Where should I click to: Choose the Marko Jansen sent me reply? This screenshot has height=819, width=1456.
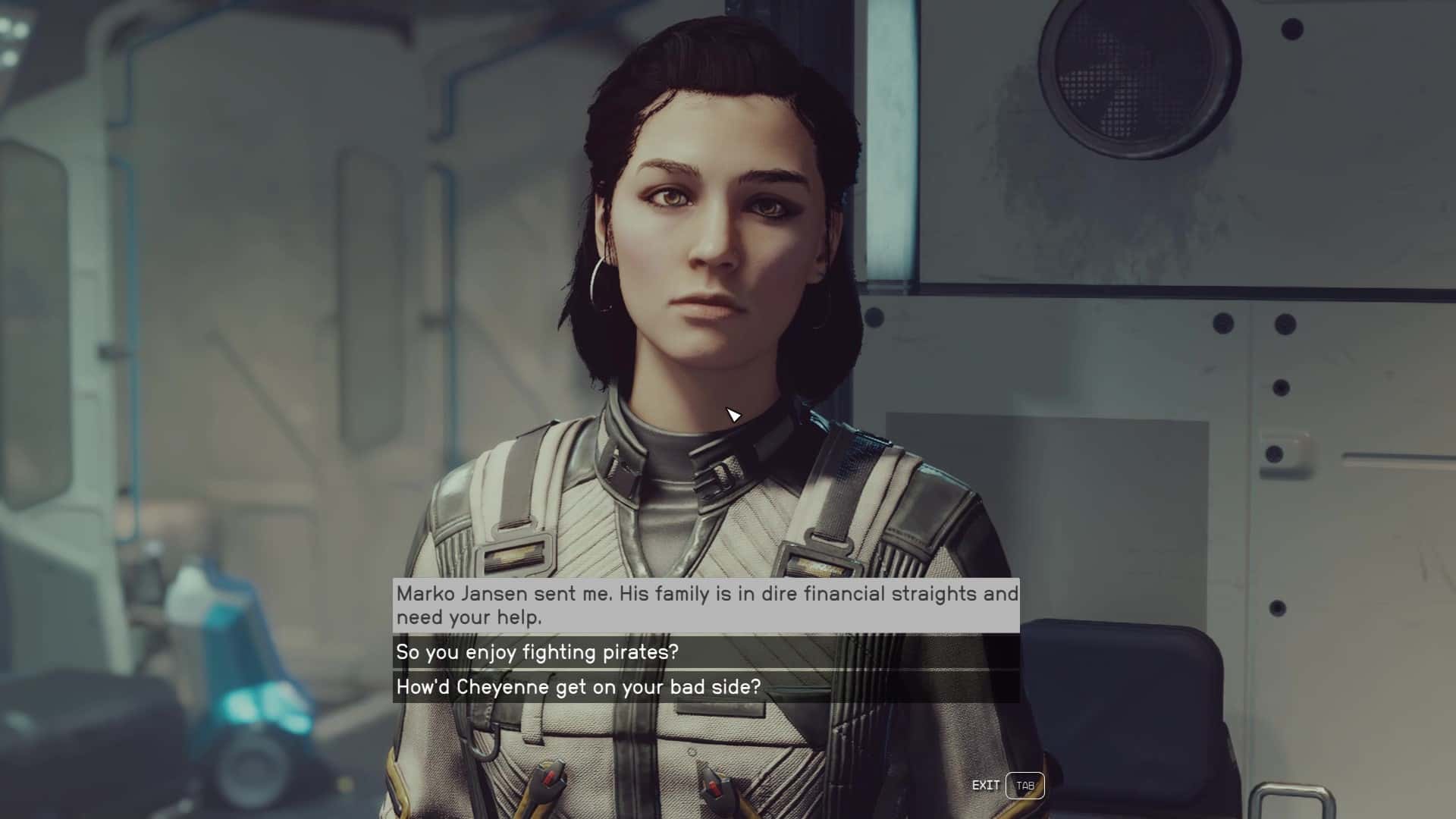(705, 605)
